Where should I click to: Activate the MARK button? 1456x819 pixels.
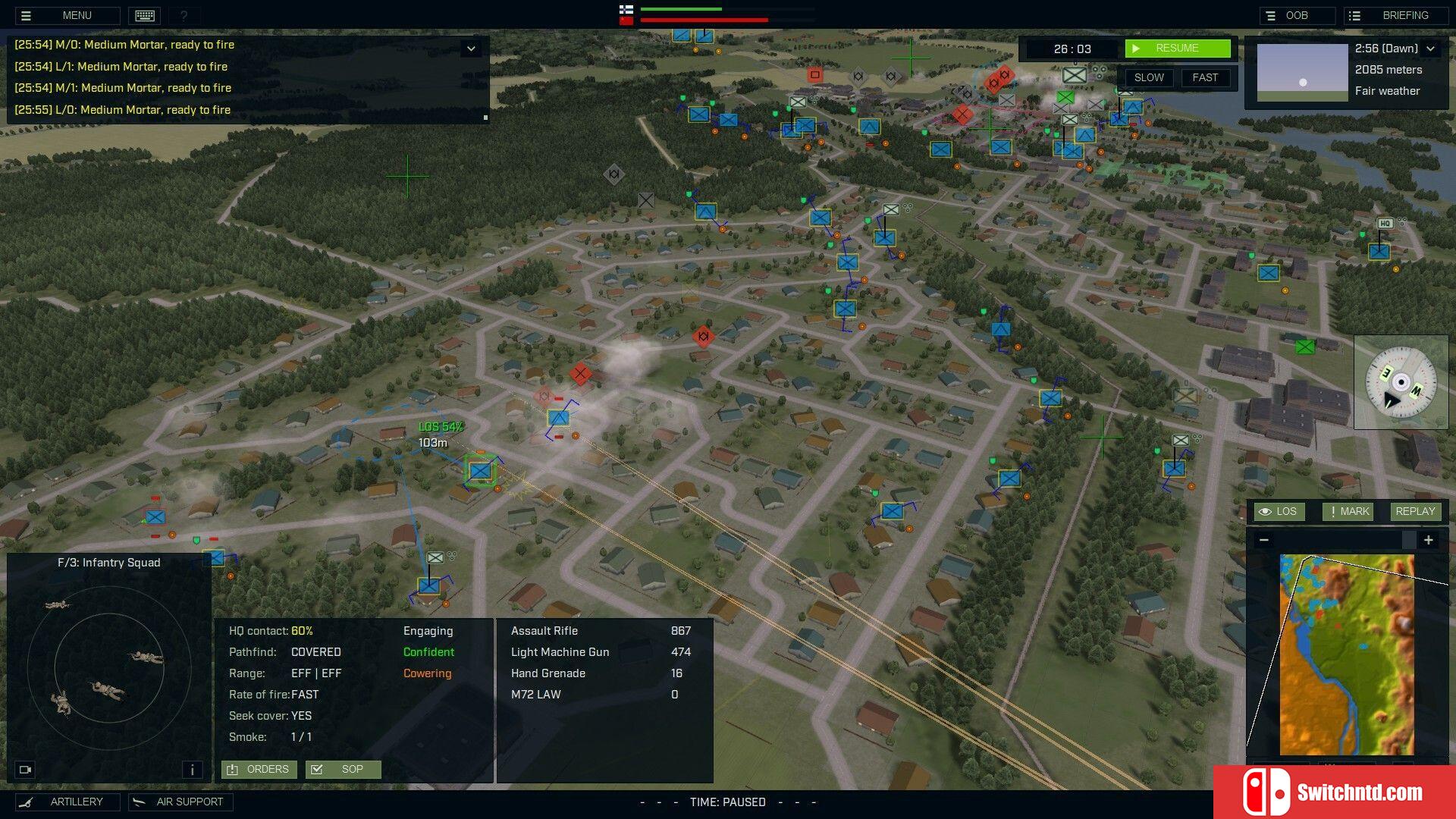click(x=1348, y=511)
